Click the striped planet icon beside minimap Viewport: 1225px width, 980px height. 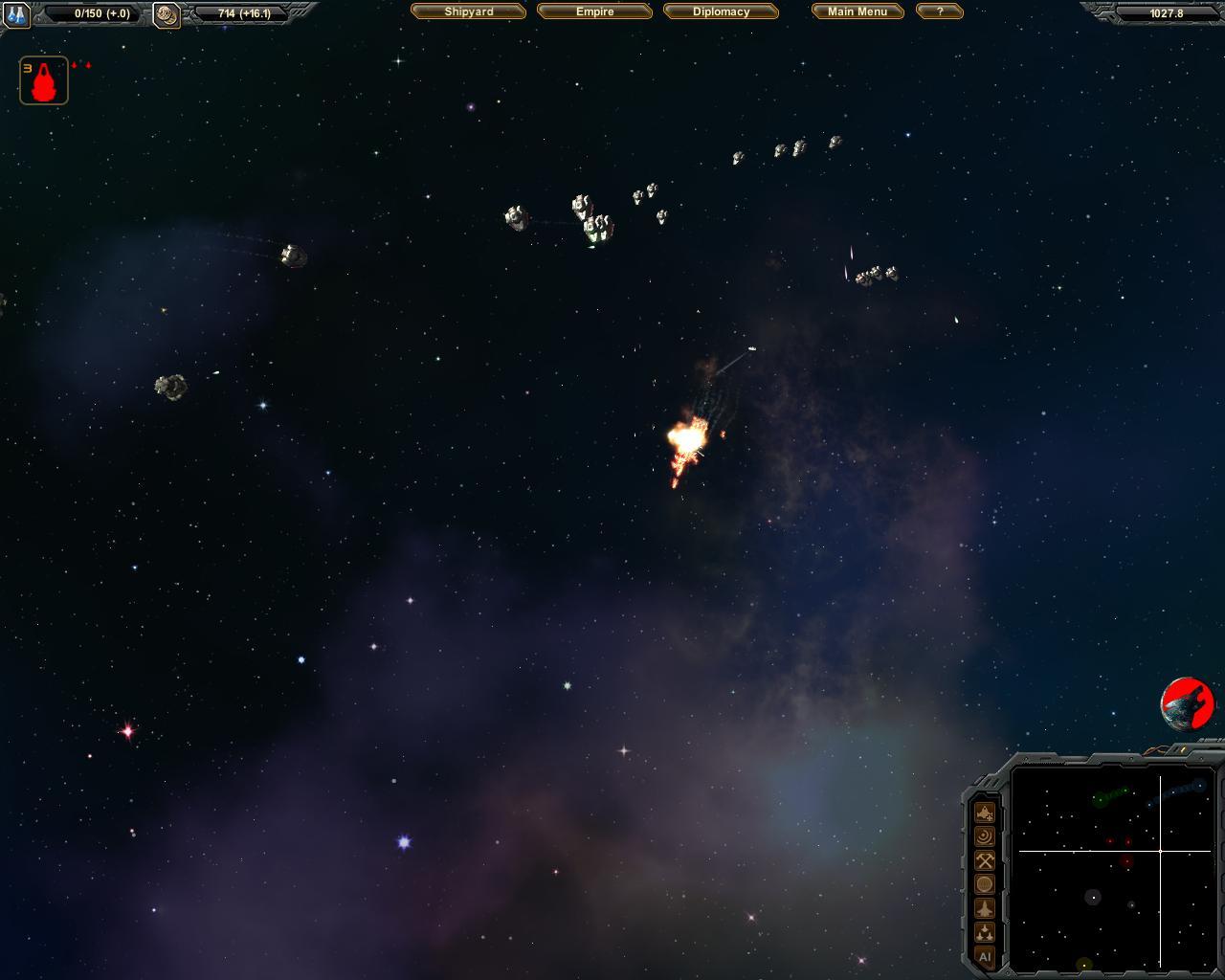(984, 884)
